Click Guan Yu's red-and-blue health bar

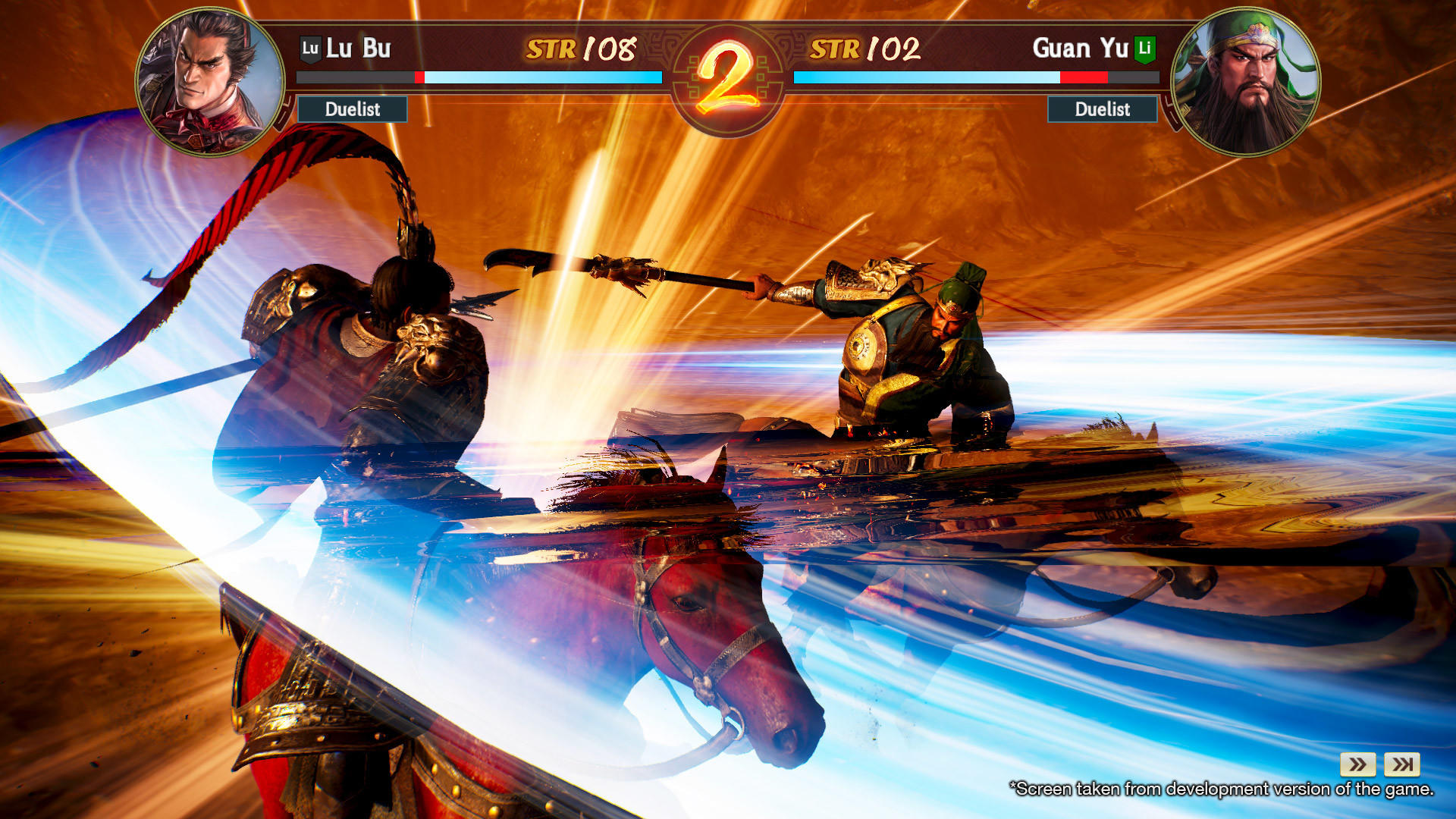tap(974, 77)
